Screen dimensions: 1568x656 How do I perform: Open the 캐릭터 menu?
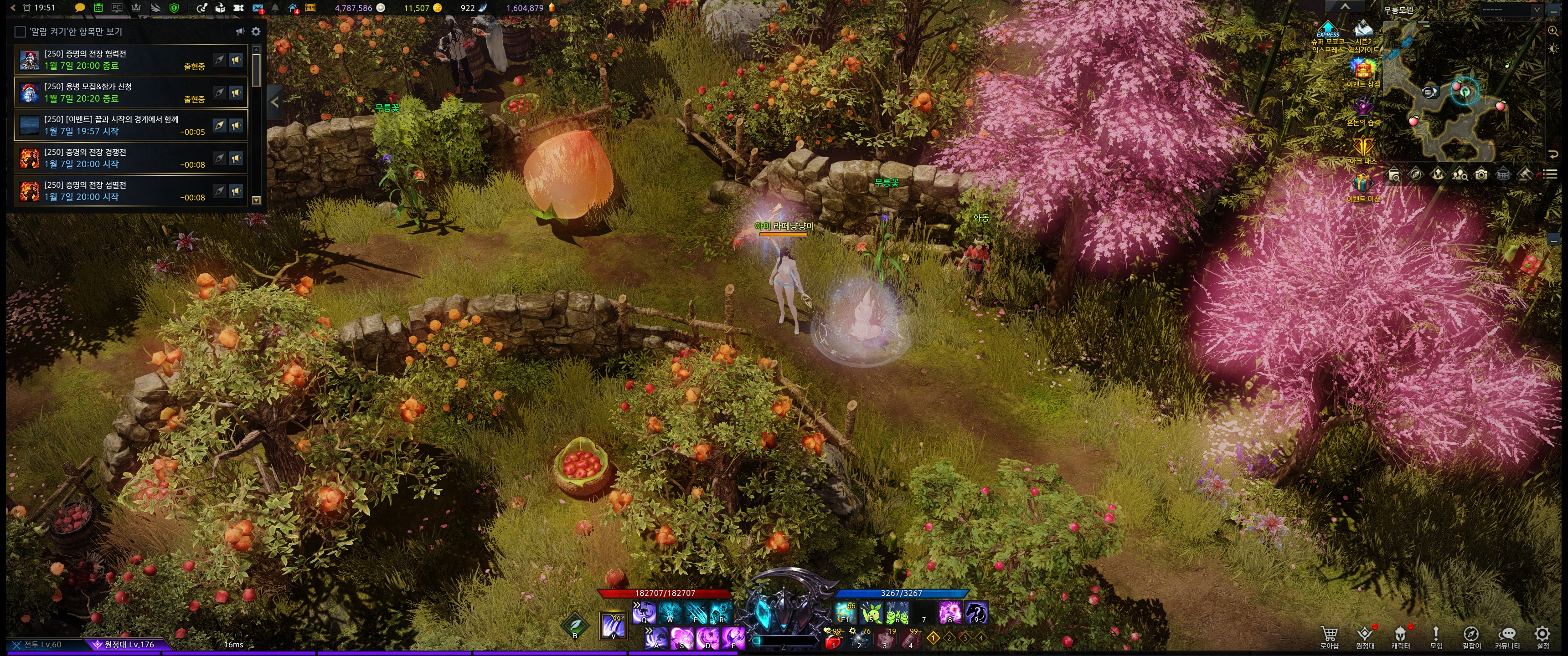[x=1400, y=636]
